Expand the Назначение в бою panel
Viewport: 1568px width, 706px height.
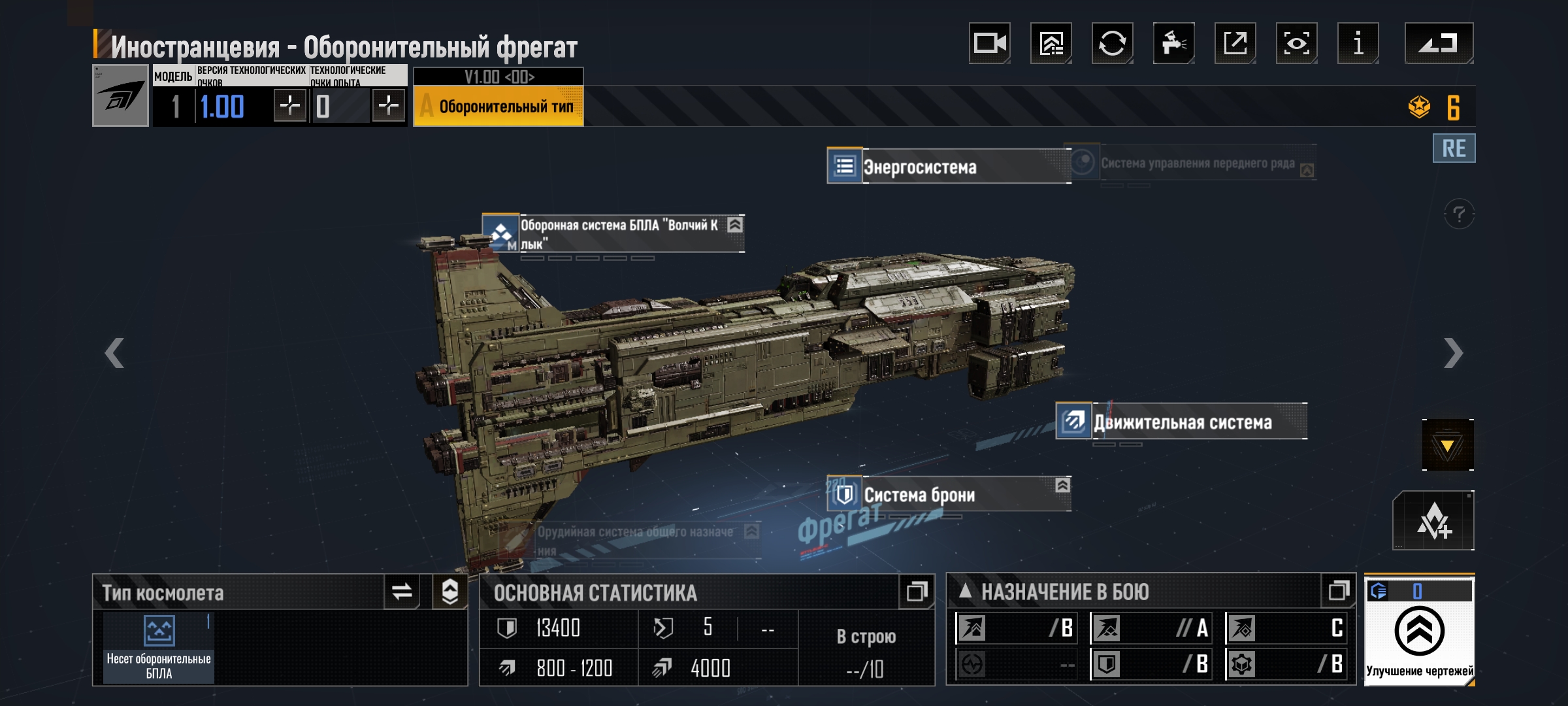[1338, 592]
